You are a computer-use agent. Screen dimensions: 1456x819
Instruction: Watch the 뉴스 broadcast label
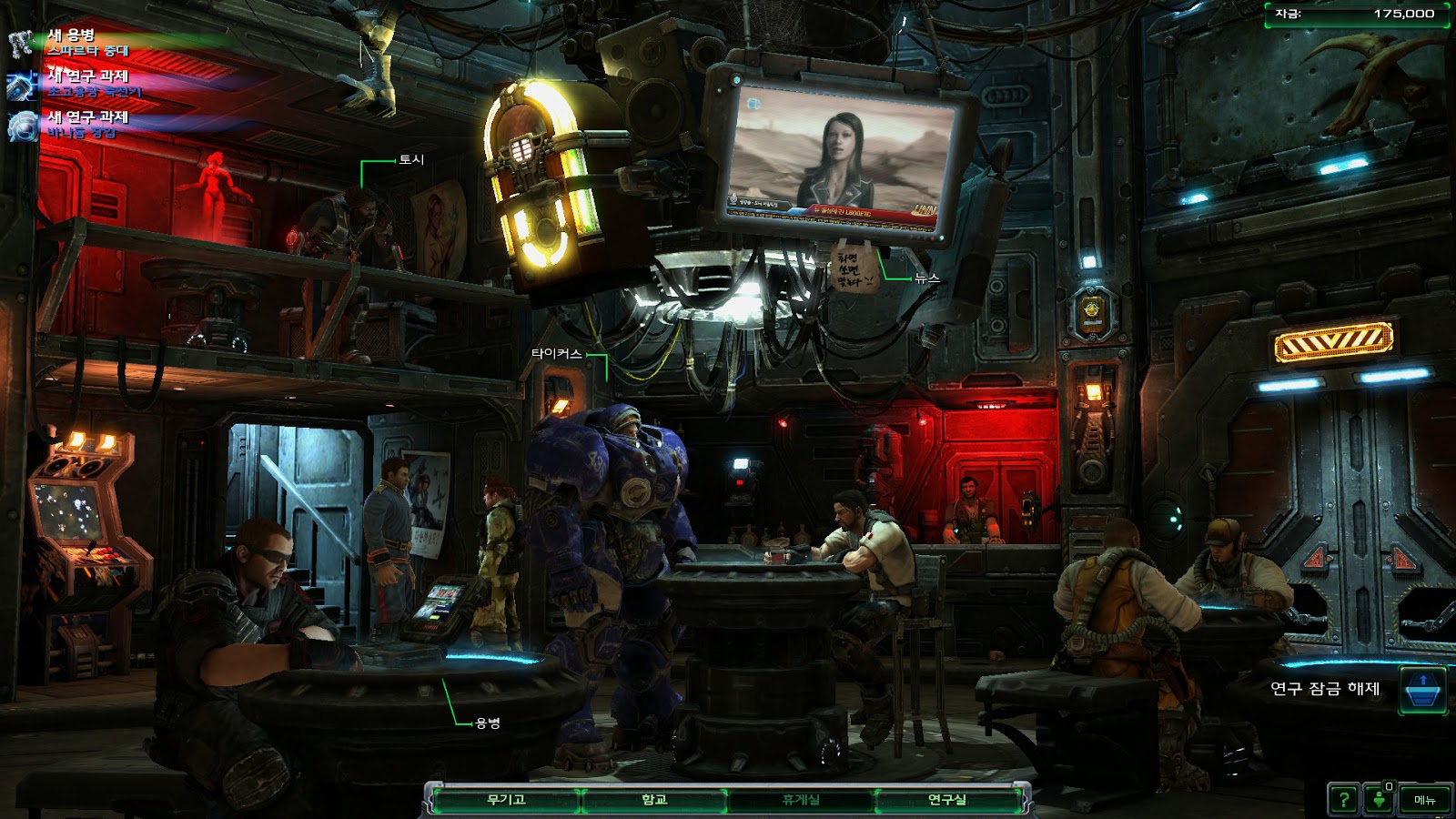927,278
